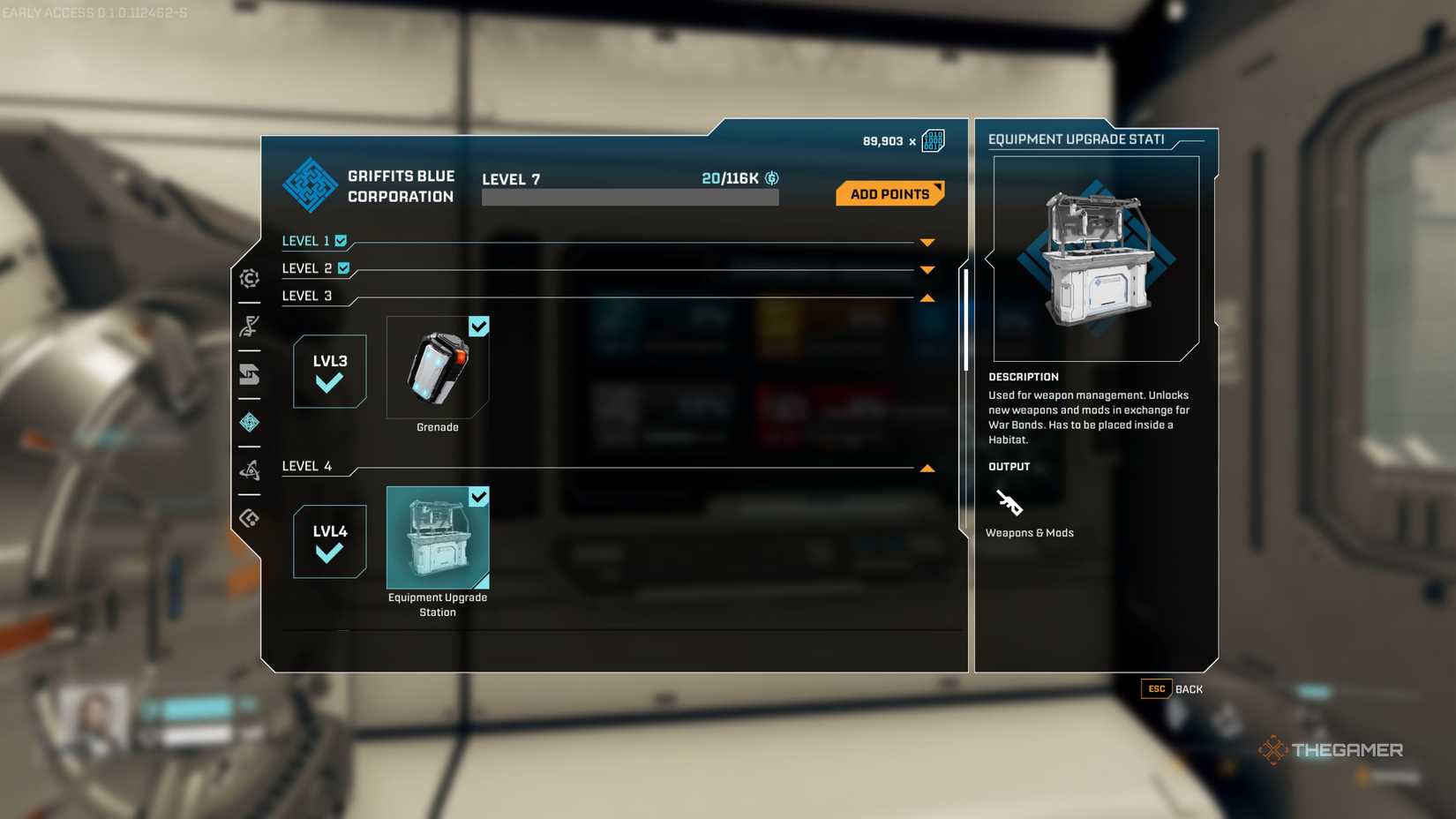
Task: Collapse Level 3 using its orange arrow
Action: [927, 298]
